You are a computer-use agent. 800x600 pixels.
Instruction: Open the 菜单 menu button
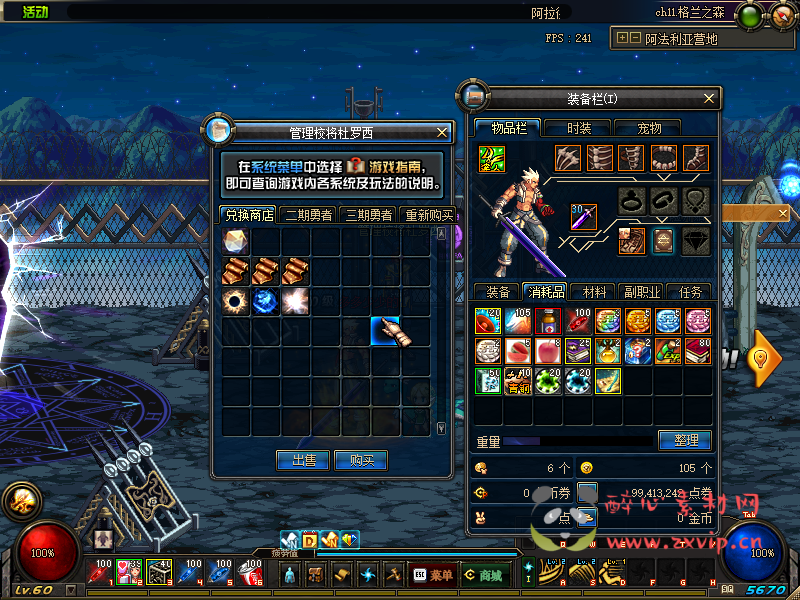[x=433, y=575]
